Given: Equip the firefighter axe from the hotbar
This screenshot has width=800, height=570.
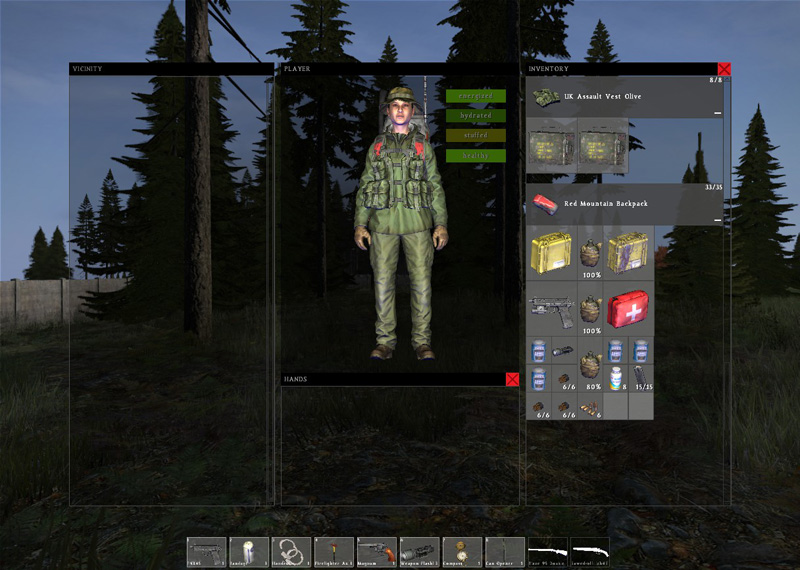Looking at the screenshot, I should 334,552.
